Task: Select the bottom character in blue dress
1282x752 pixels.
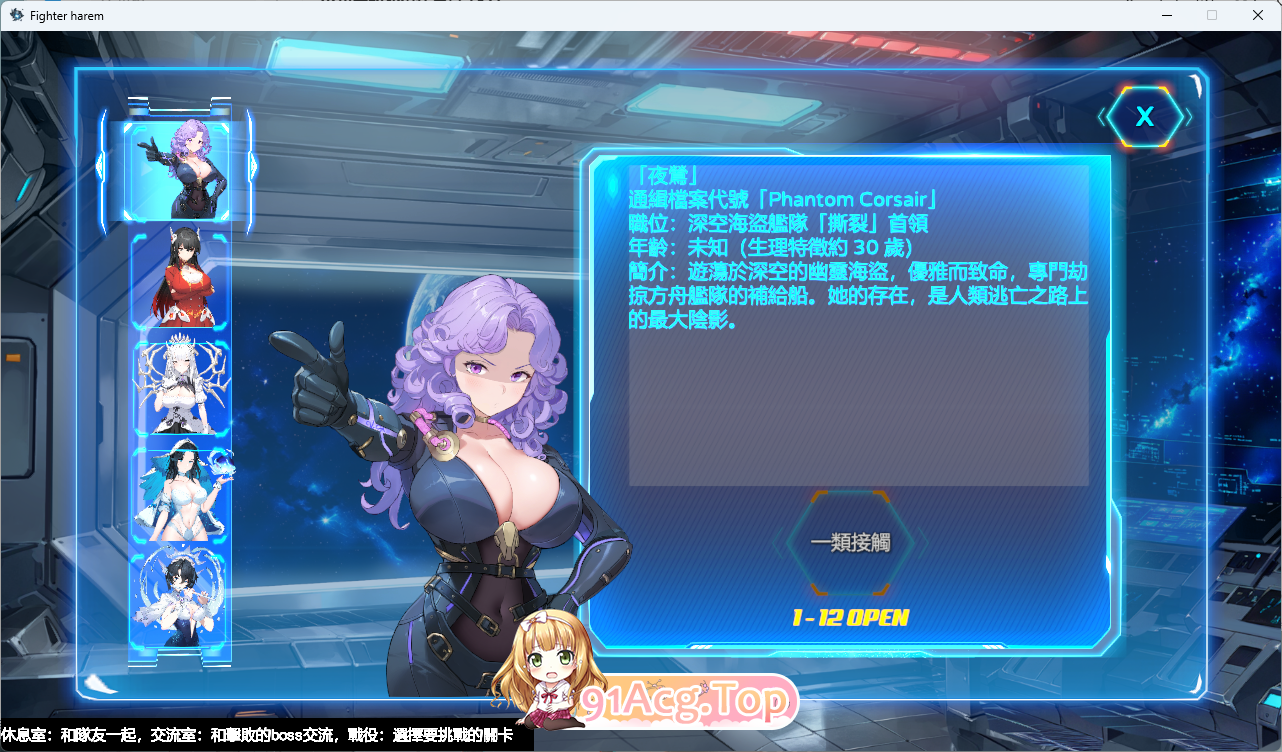Action: tap(180, 598)
